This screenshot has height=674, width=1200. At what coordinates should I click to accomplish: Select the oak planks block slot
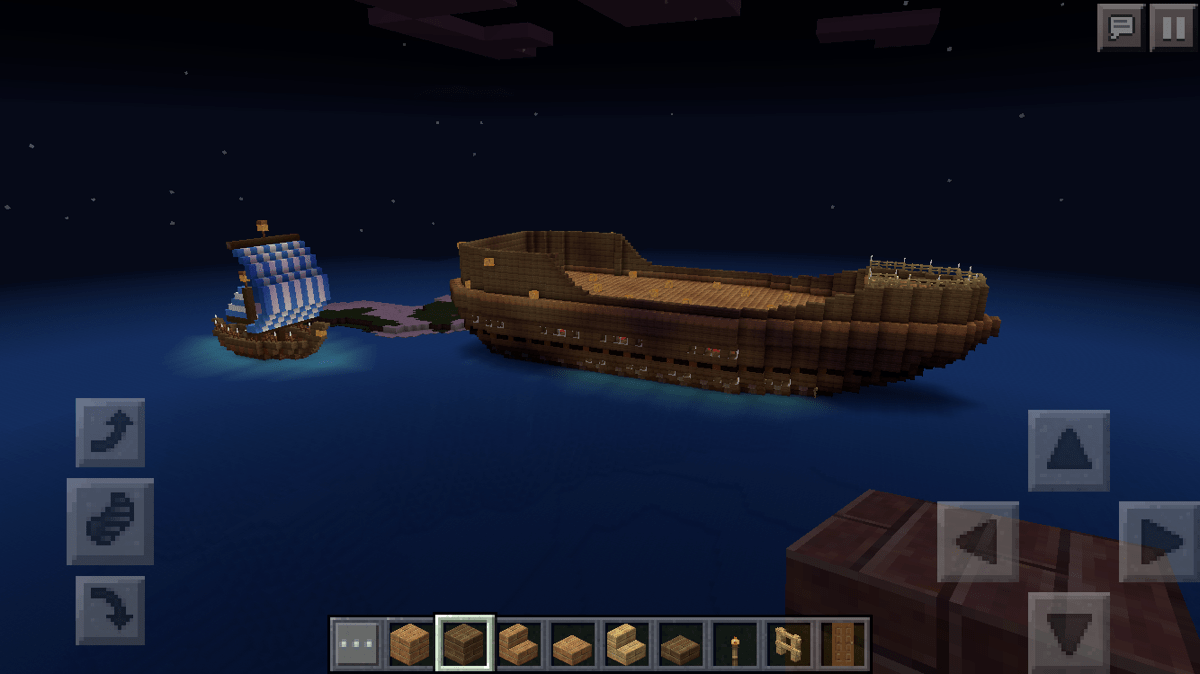click(410, 644)
